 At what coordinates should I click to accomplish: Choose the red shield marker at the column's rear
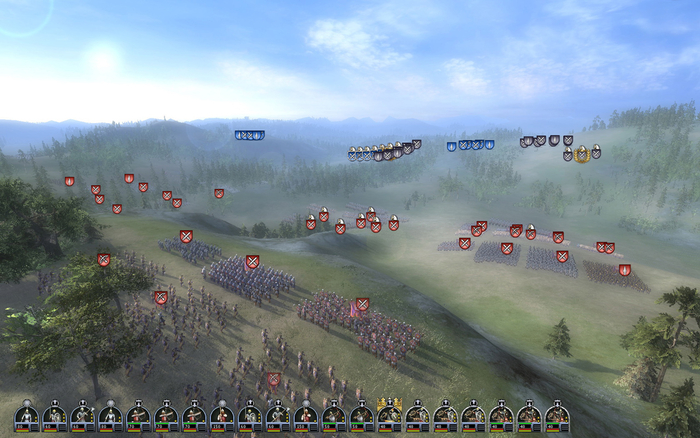click(273, 379)
